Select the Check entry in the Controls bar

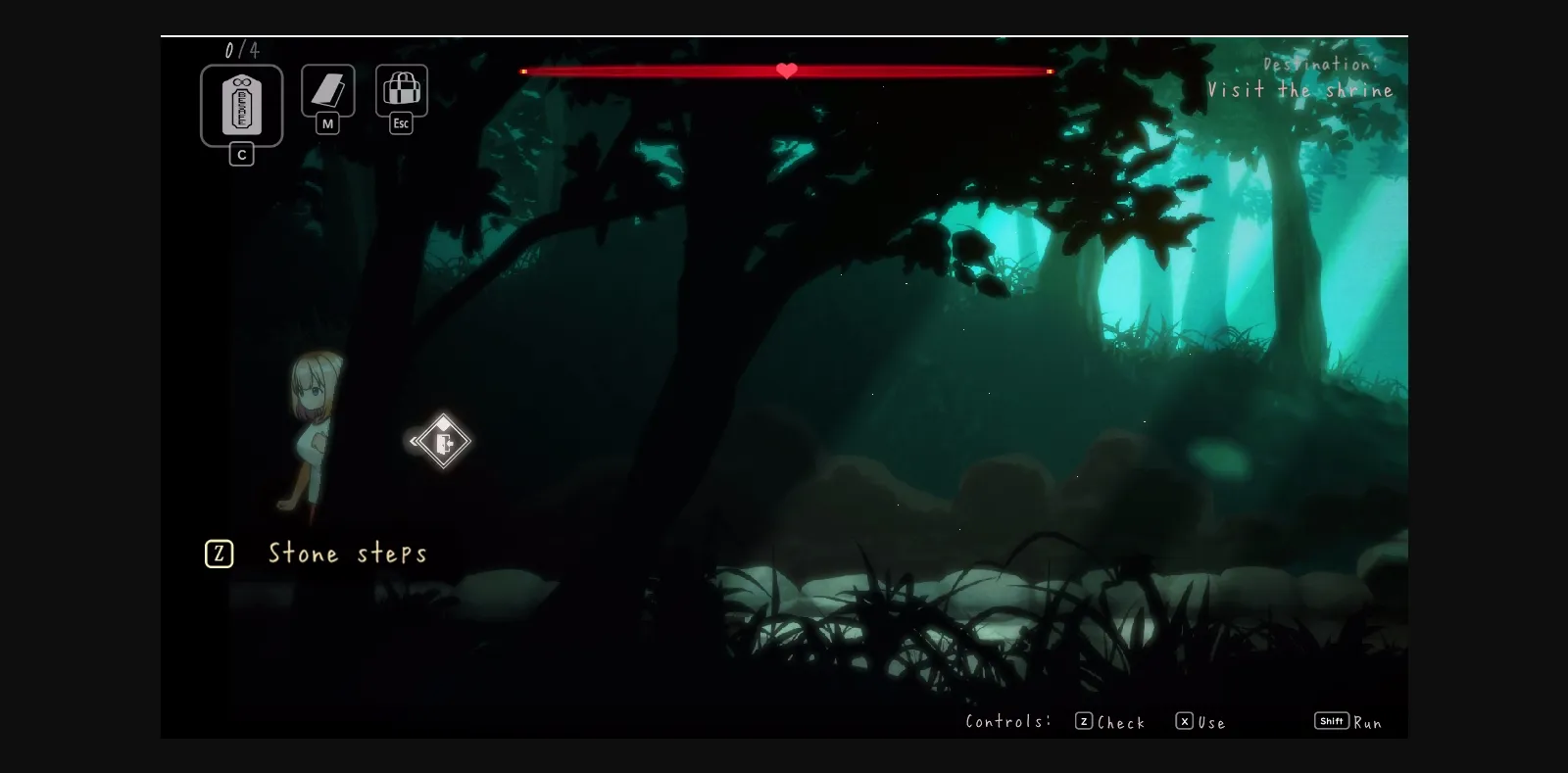pyautogui.click(x=1120, y=722)
